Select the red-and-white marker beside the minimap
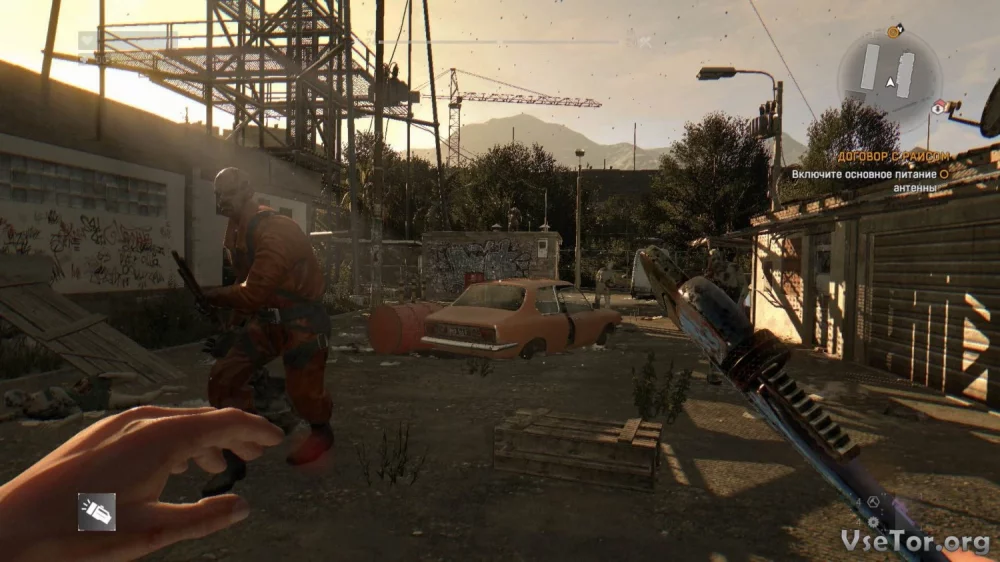This screenshot has width=1000, height=562. [x=938, y=107]
